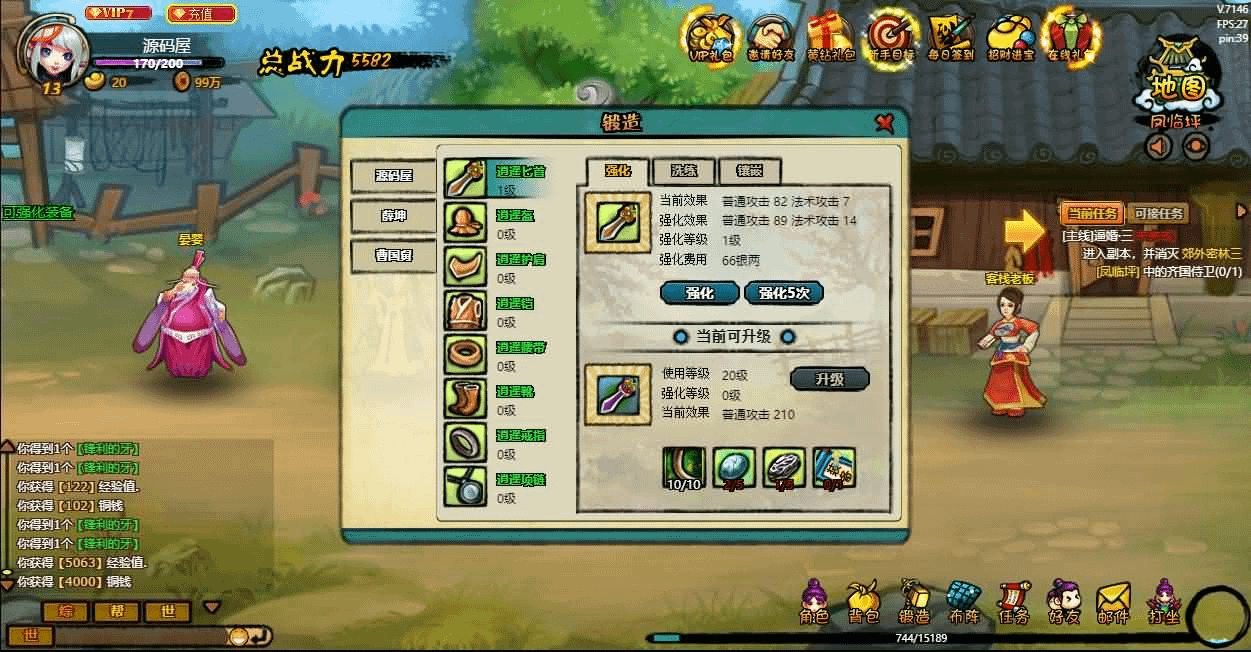Click the 充值 recharge button
Image resolution: width=1251 pixels, height=652 pixels.
(201, 14)
